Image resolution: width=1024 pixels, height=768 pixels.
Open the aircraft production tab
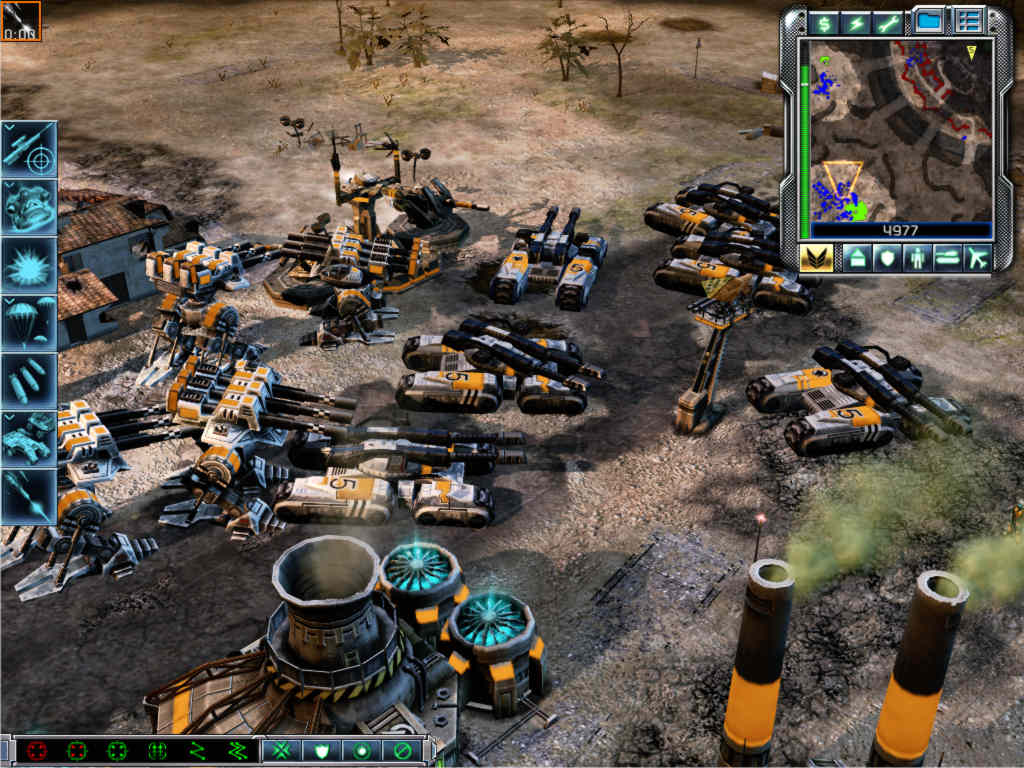[x=976, y=258]
